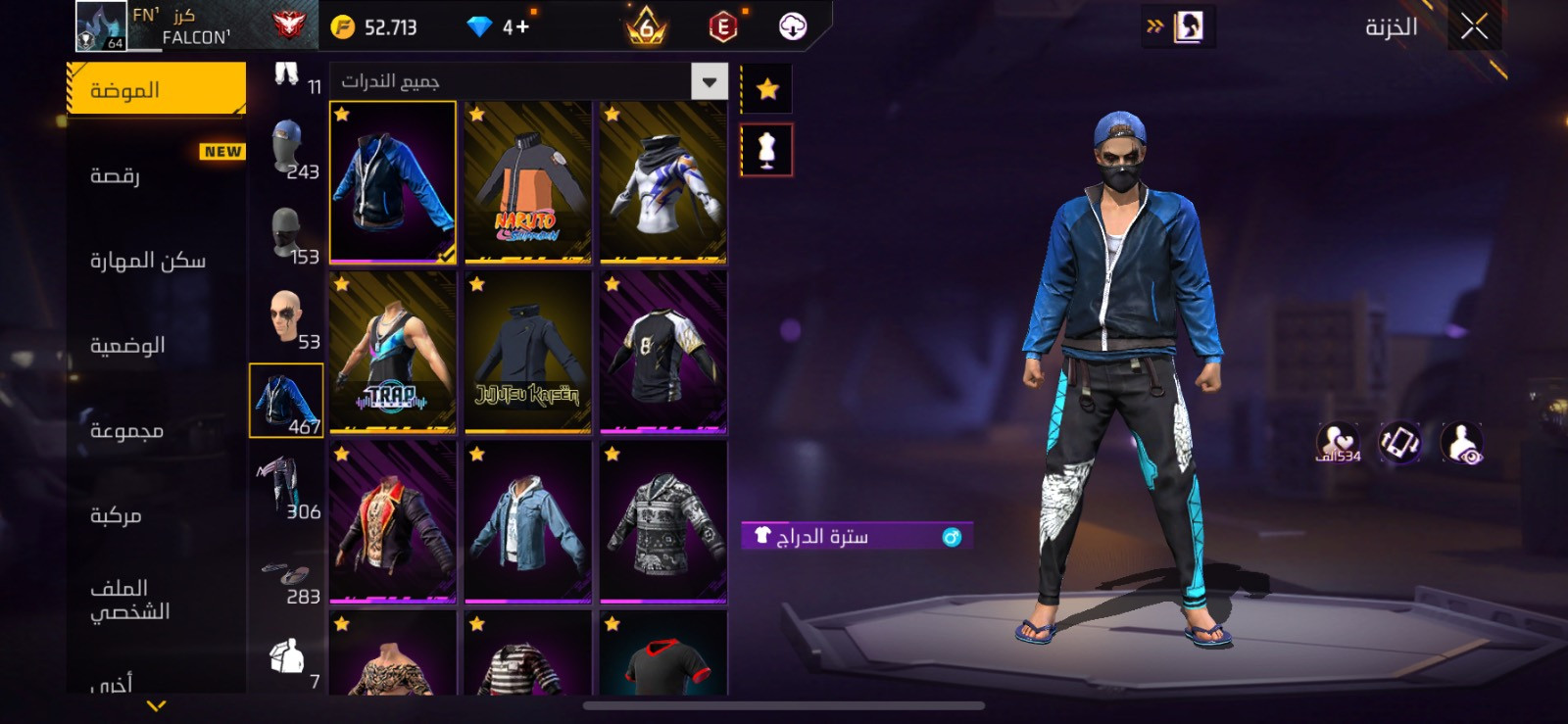Equip the Trap tank top
The image size is (1568, 724).
[x=393, y=353]
